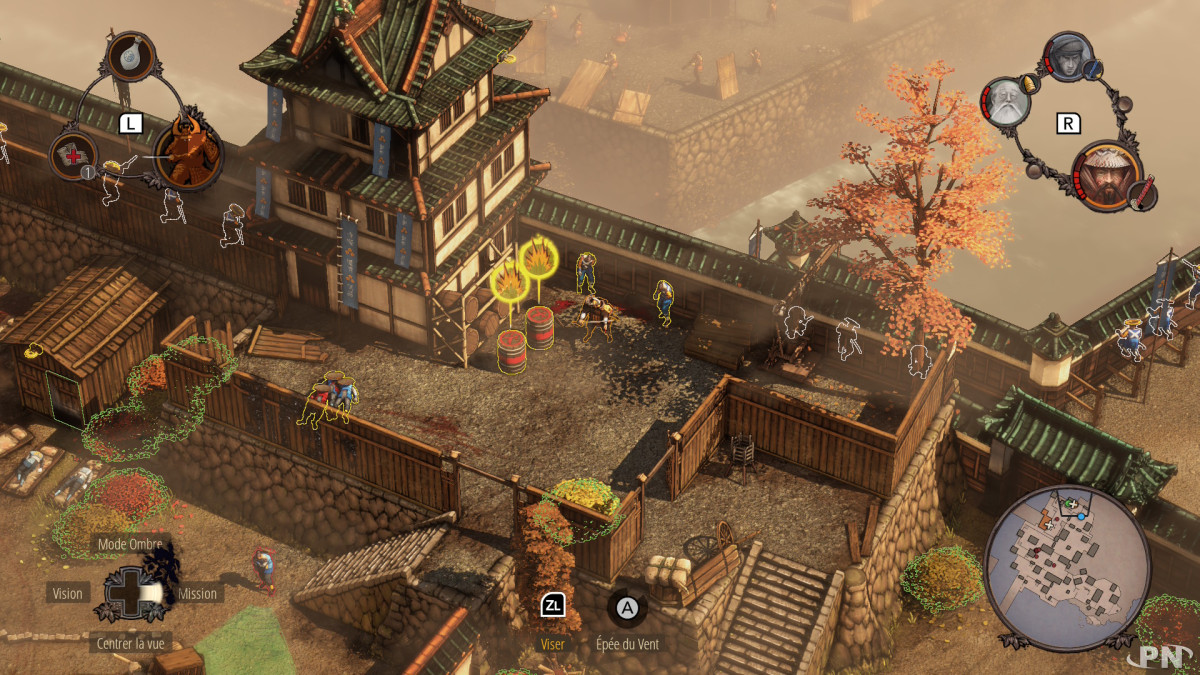Select the capped man character portrait
The height and width of the screenshot is (675, 1200).
tap(1068, 57)
